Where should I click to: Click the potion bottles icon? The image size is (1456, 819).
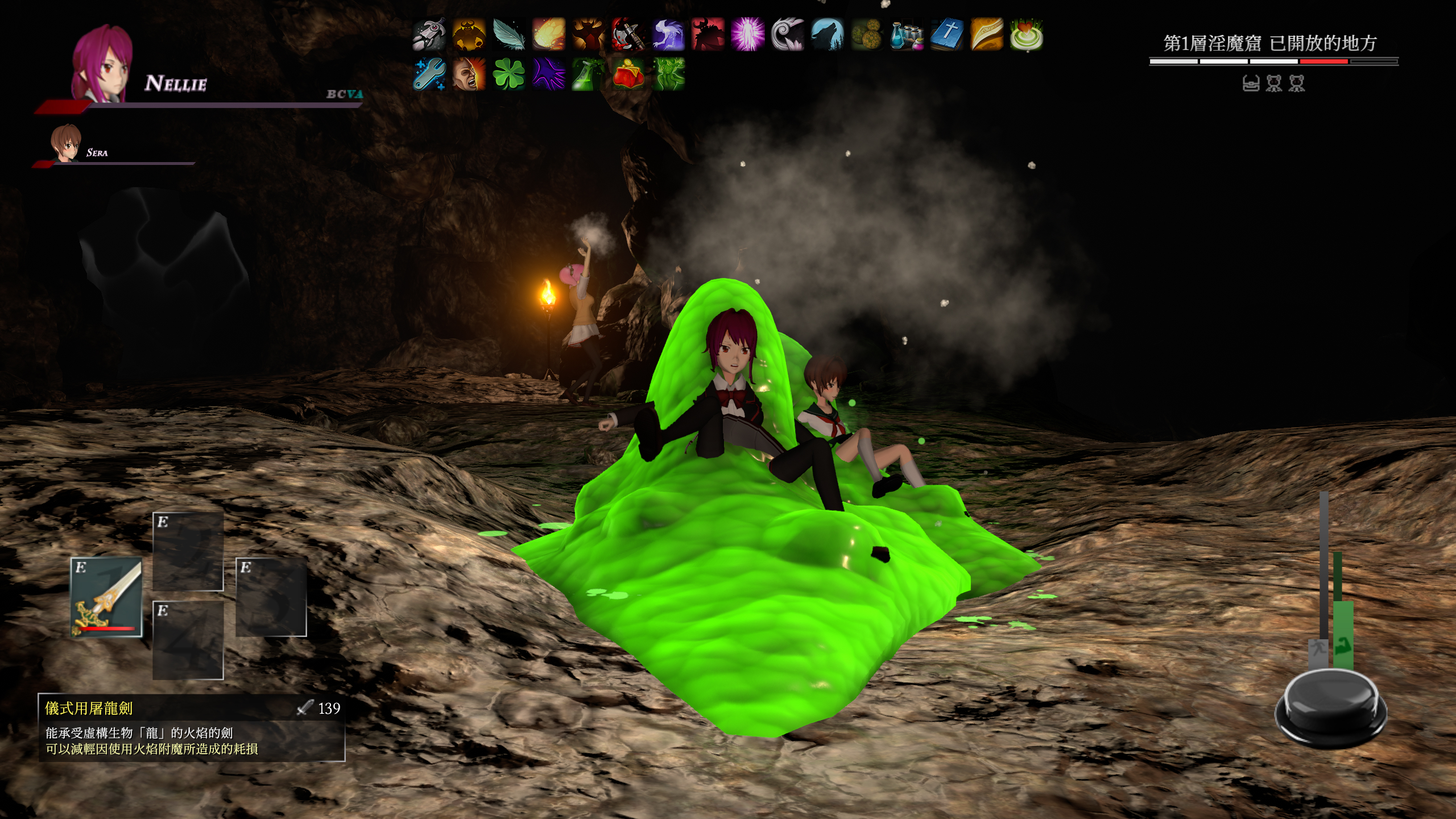907,34
